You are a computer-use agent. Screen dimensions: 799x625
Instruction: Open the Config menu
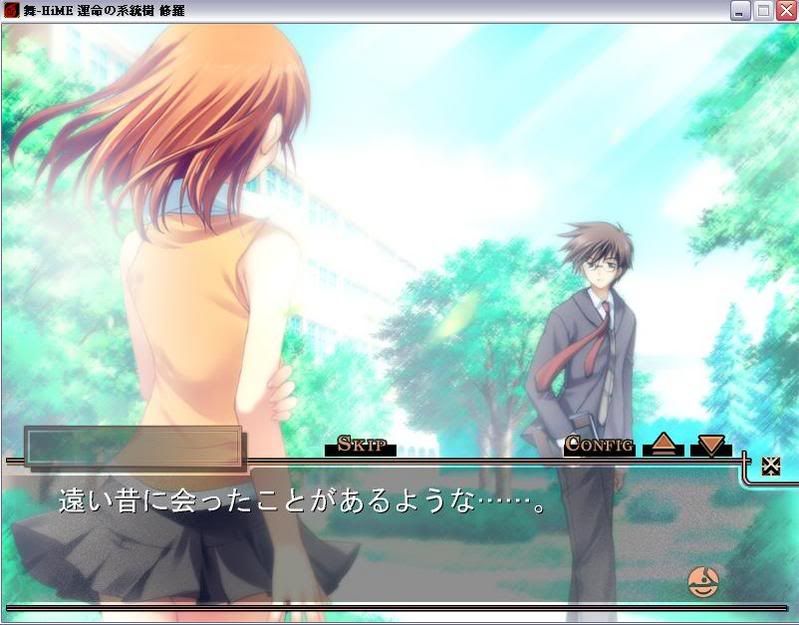599,445
